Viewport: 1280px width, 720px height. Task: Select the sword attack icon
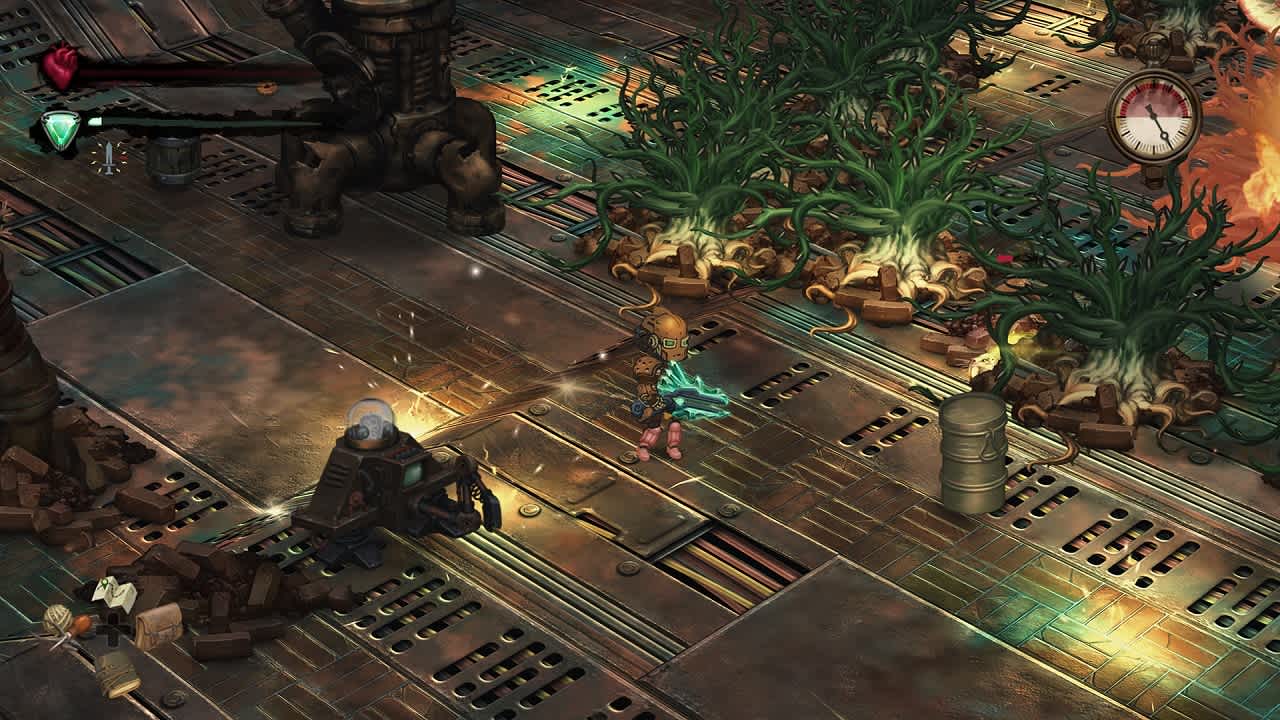tap(109, 155)
